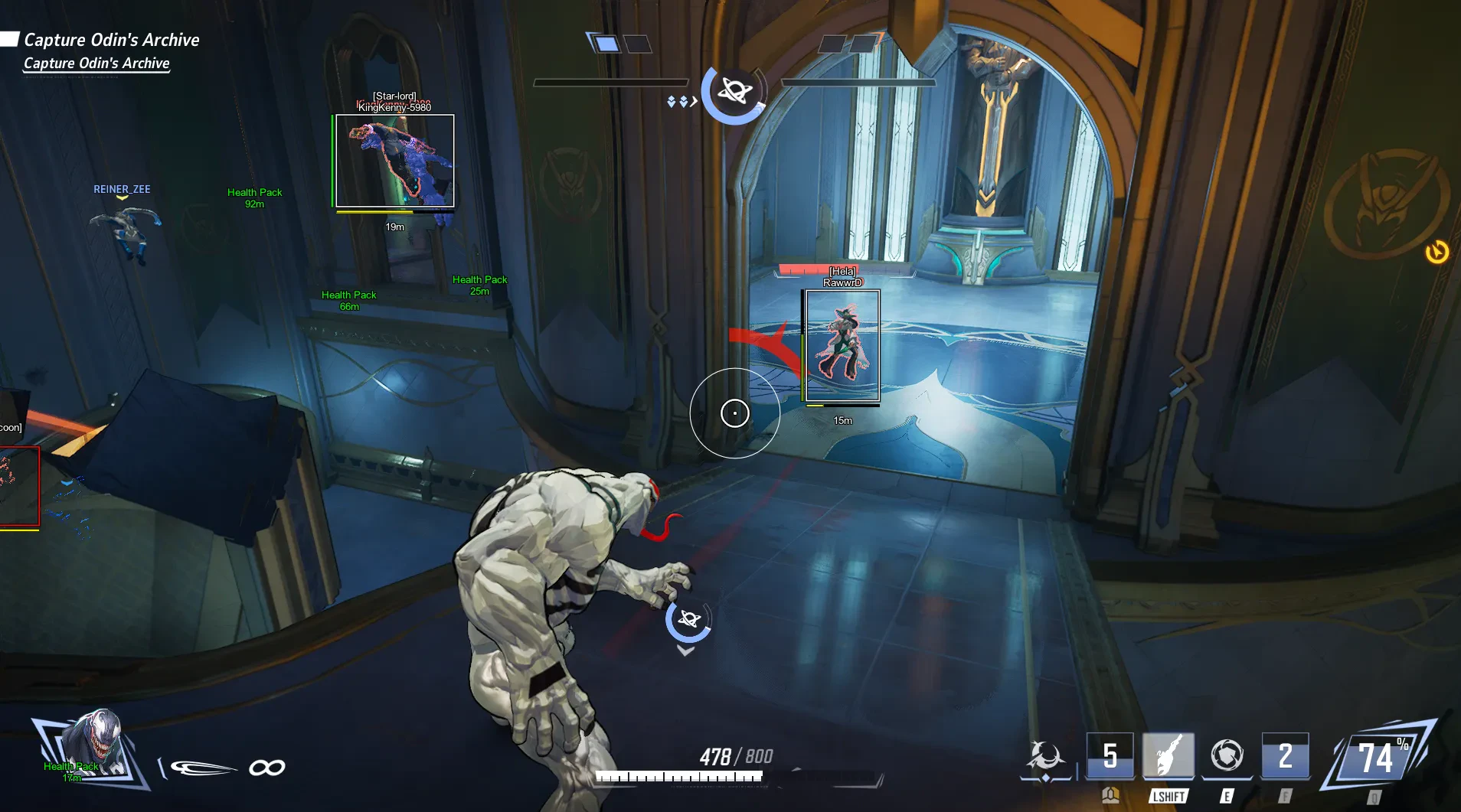Click the Venom character portrait
The image size is (1461, 812).
[x=93, y=746]
